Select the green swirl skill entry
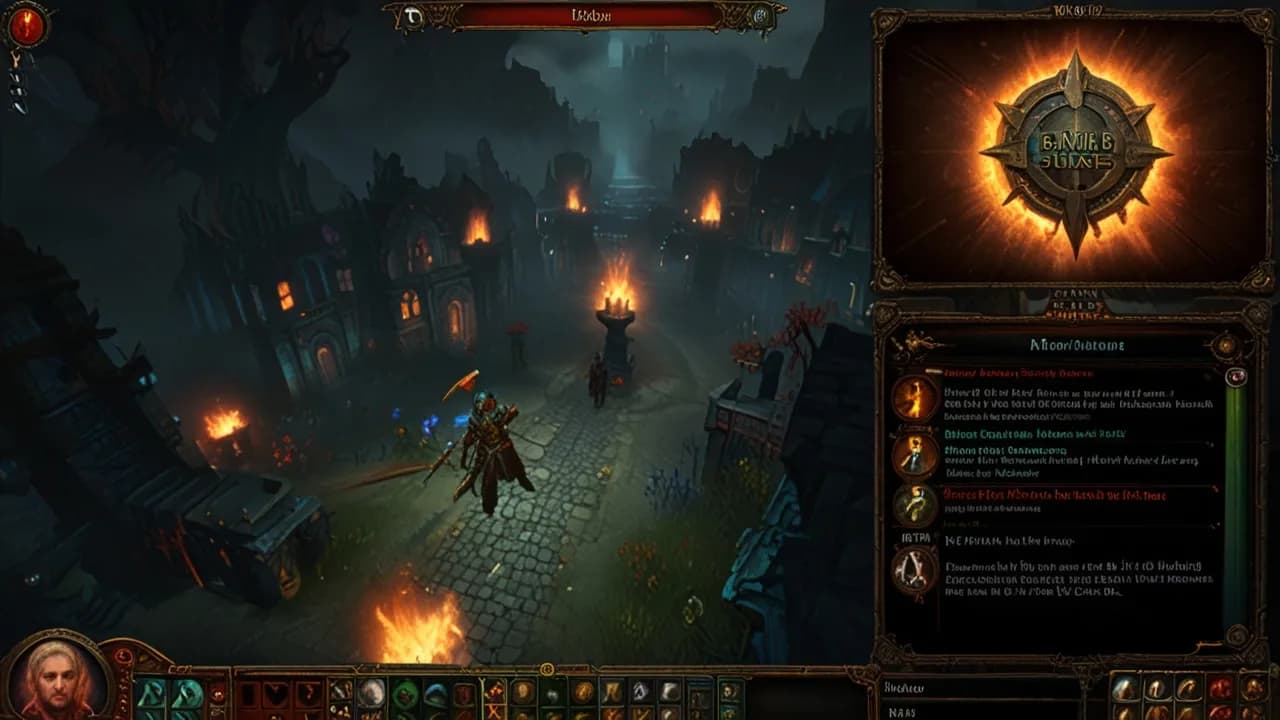 pos(915,504)
